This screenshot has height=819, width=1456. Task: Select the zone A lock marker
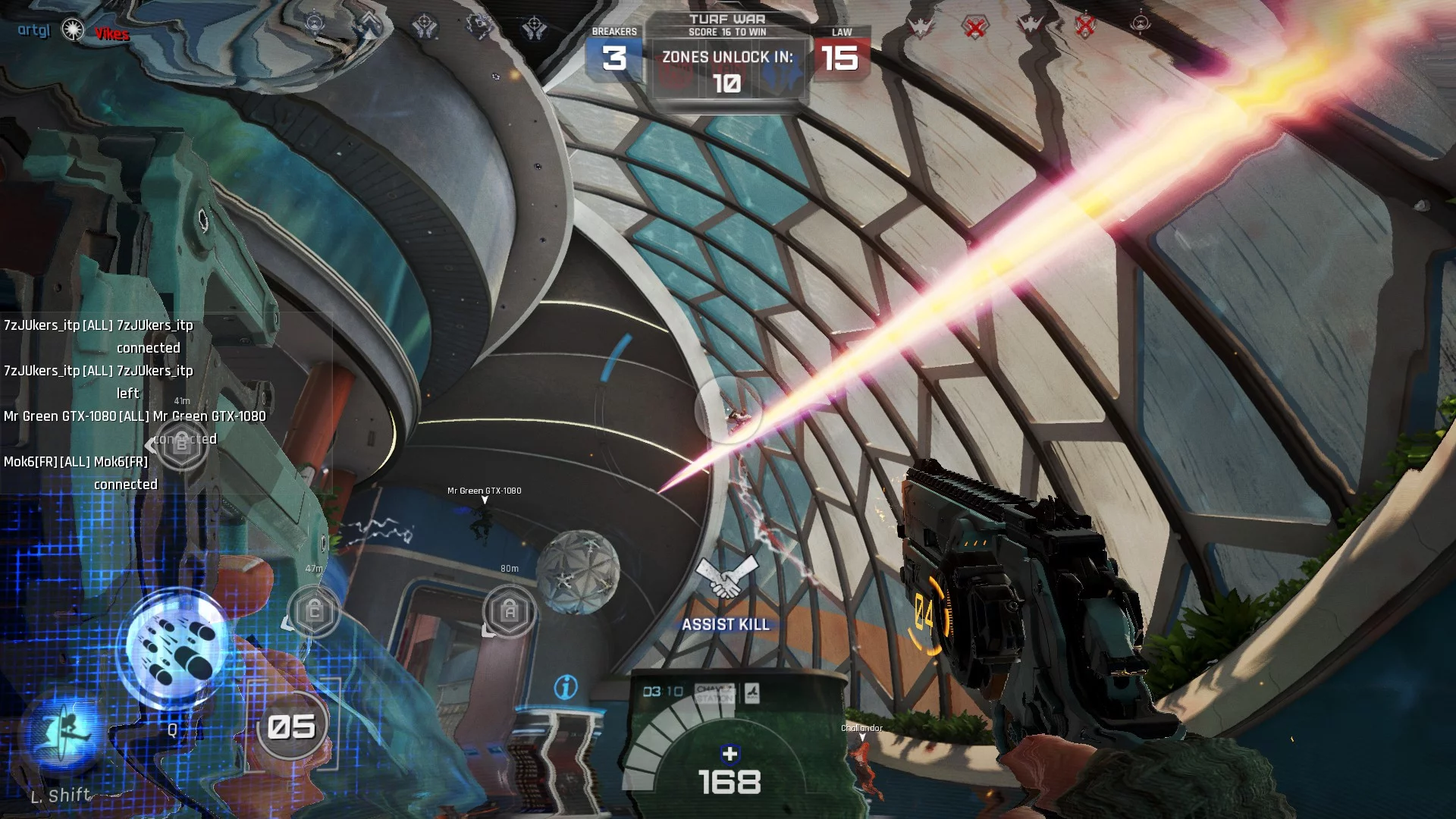[x=510, y=610]
